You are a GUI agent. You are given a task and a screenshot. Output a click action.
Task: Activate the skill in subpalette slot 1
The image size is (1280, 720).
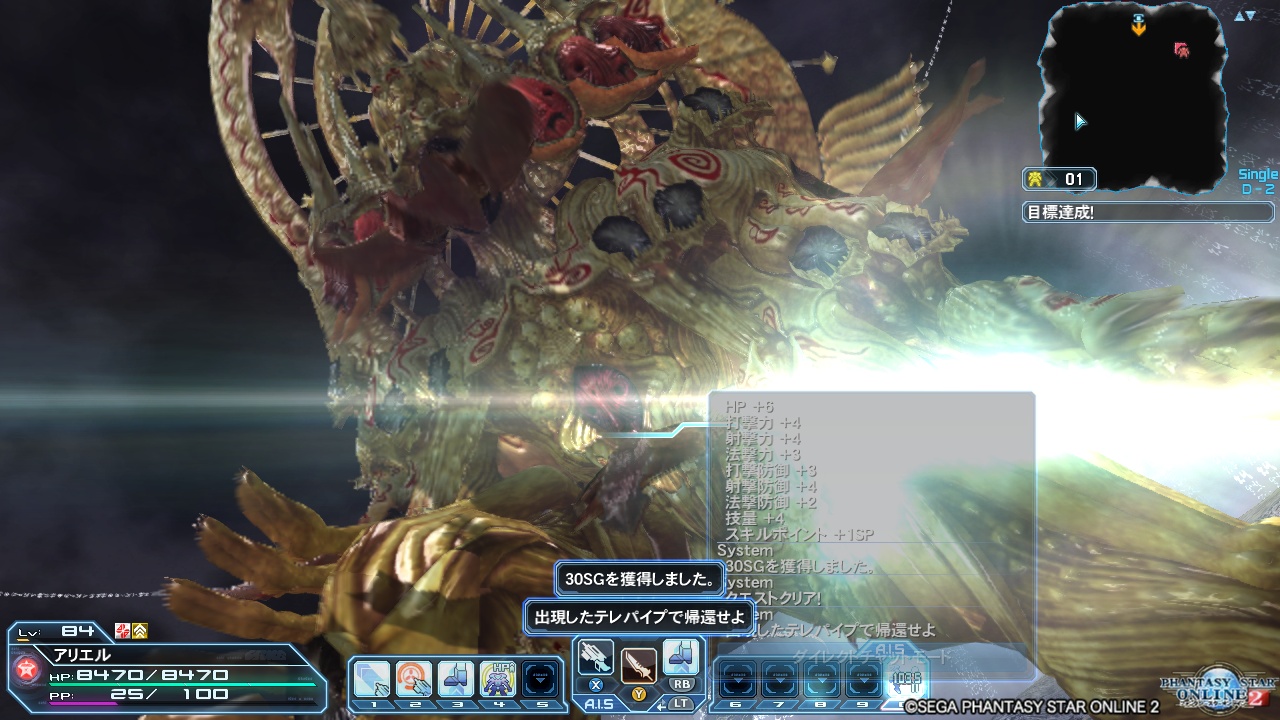coord(370,676)
